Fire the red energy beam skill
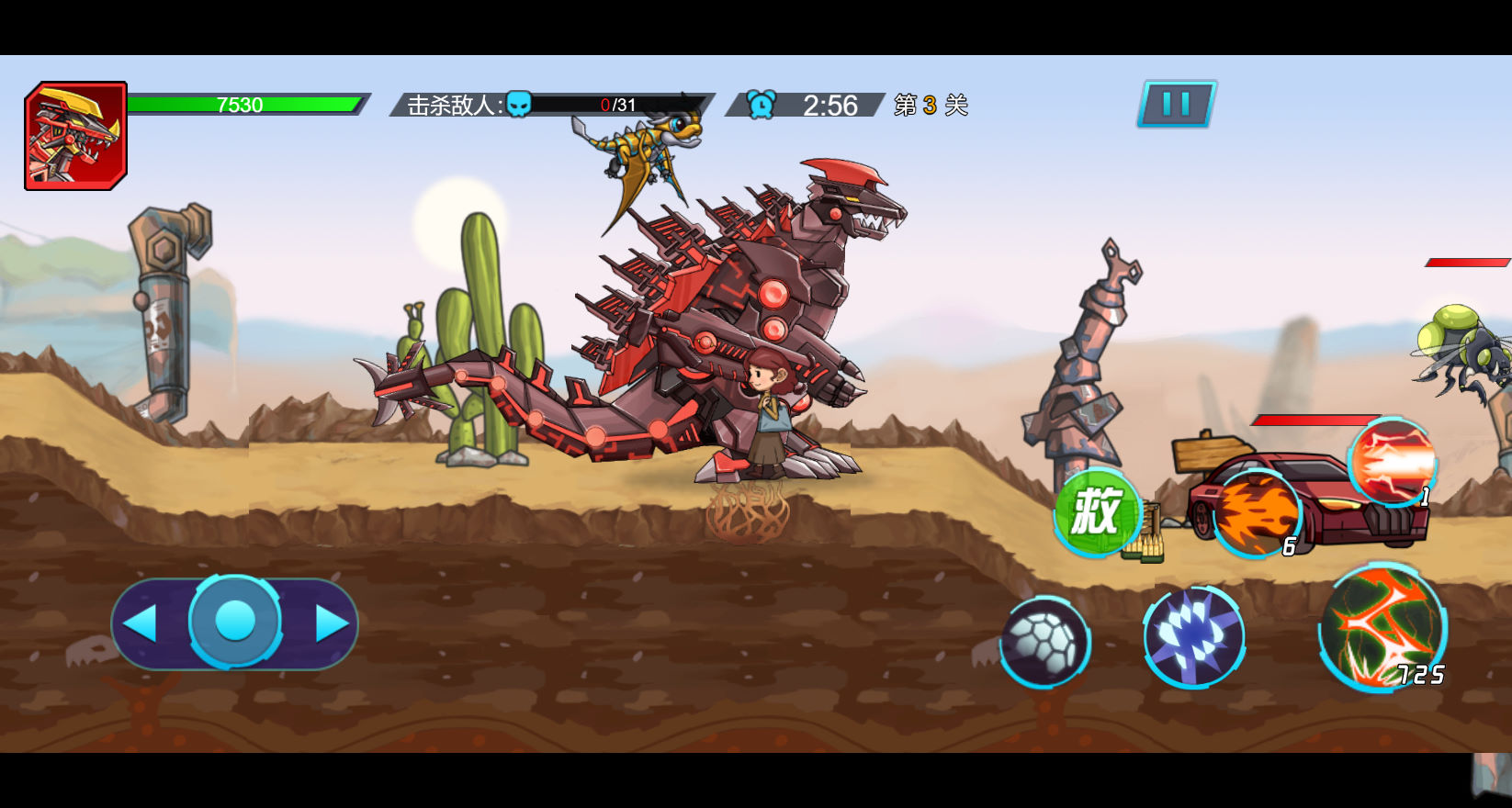The height and width of the screenshot is (808, 1512). [x=1393, y=461]
